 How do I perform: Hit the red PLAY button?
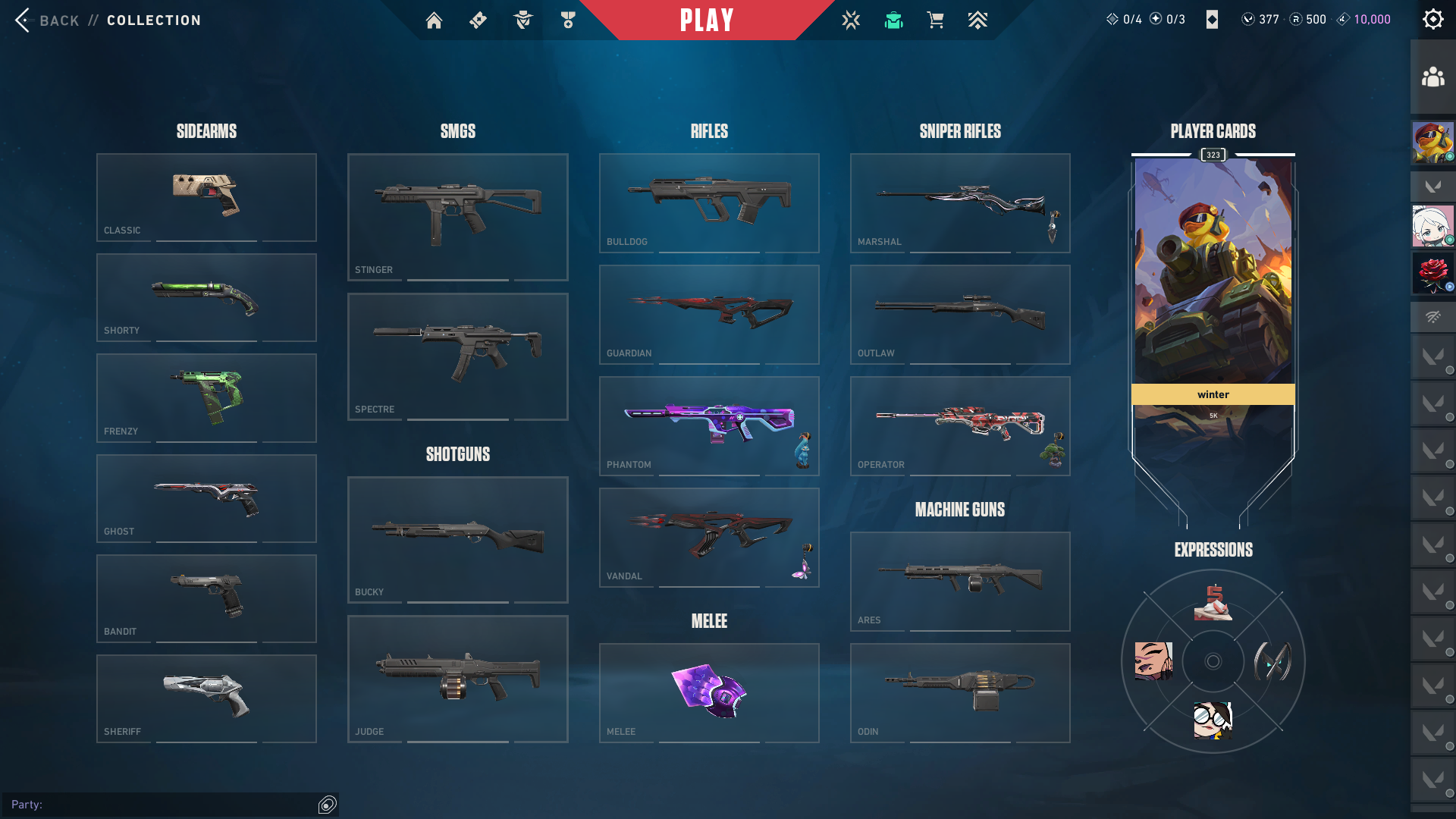pos(707,20)
